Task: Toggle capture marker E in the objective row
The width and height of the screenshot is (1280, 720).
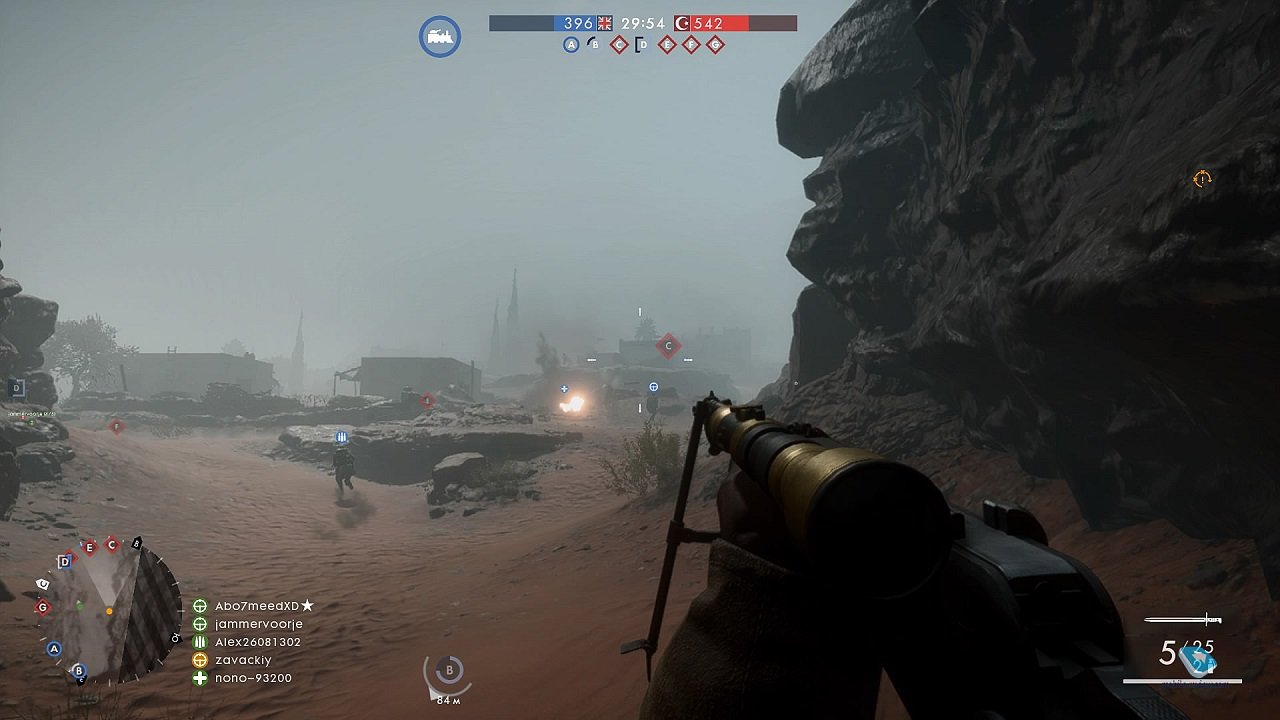Action: click(x=666, y=44)
